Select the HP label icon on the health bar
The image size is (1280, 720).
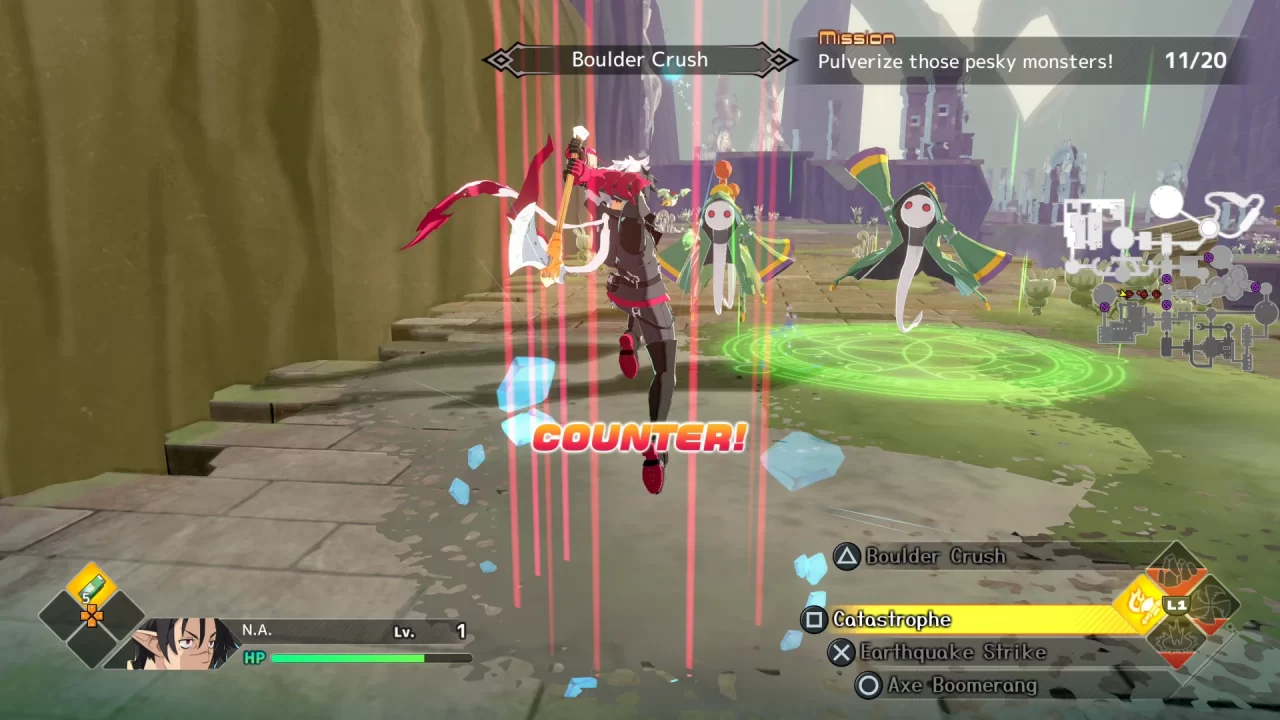coord(253,658)
